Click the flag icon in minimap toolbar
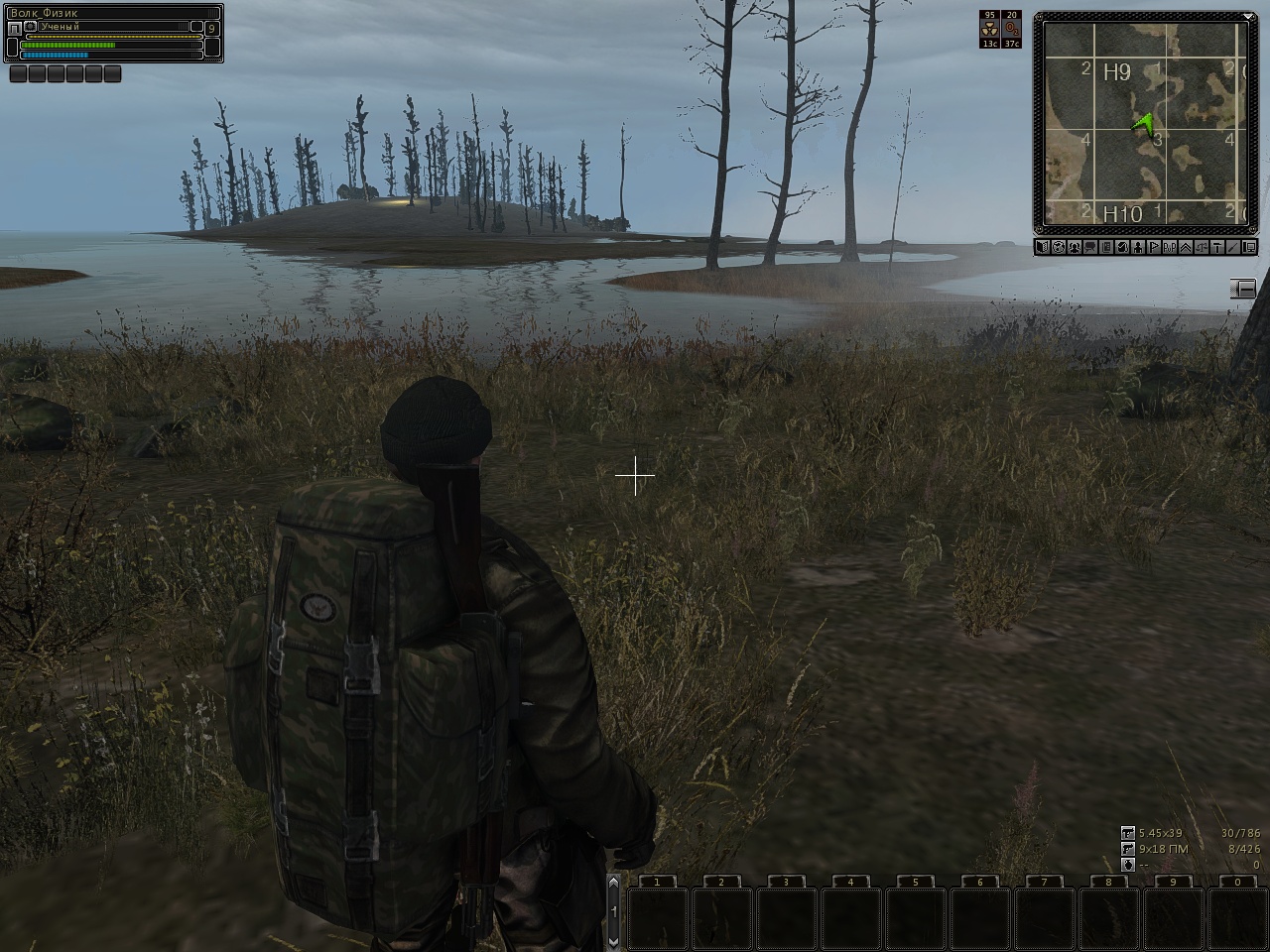The image size is (1270, 952). click(x=1154, y=247)
